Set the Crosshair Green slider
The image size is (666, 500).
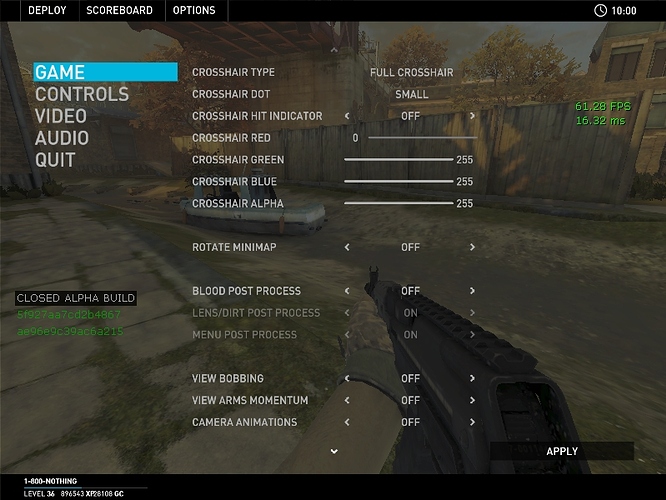398,160
